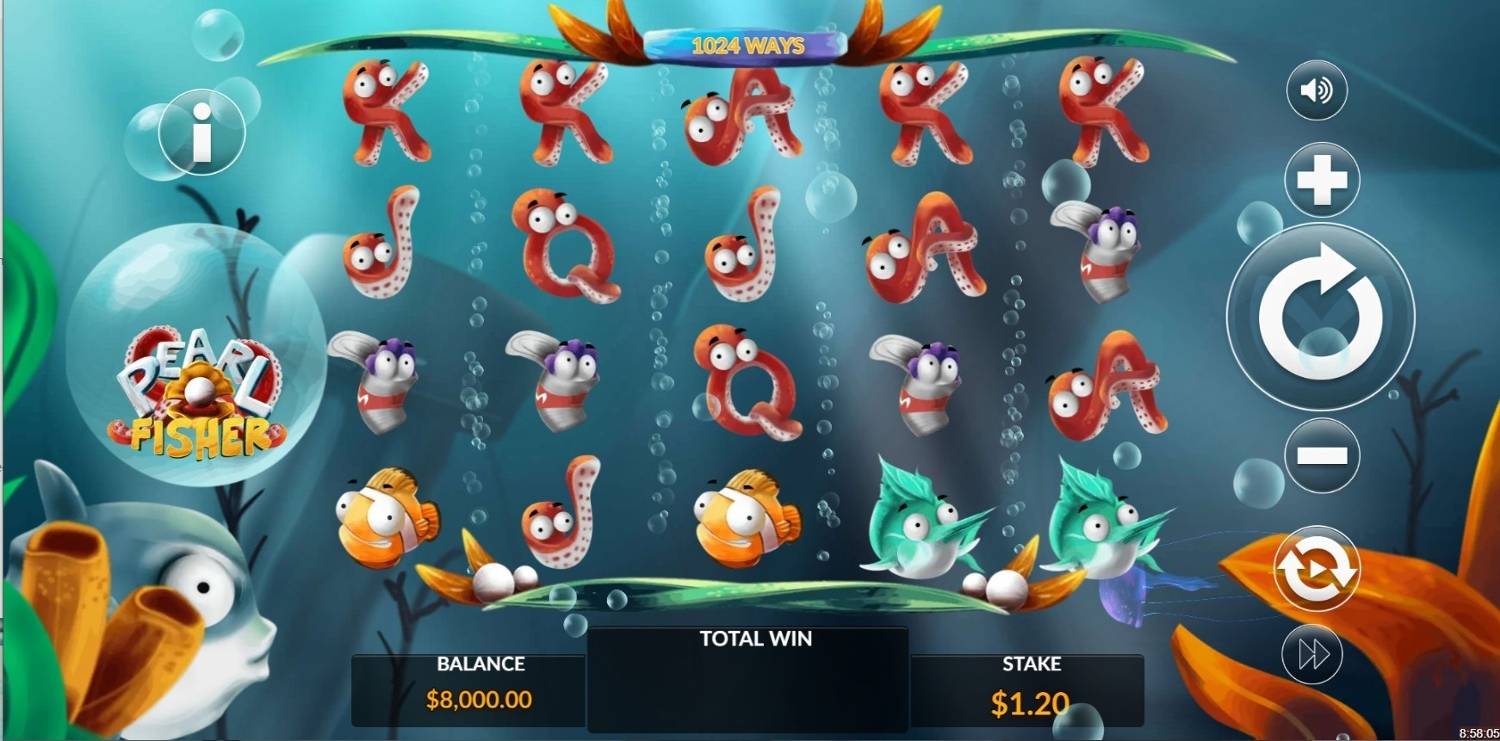This screenshot has width=1500, height=741.
Task: Decrease the stake with the minus button
Action: coord(1322,455)
